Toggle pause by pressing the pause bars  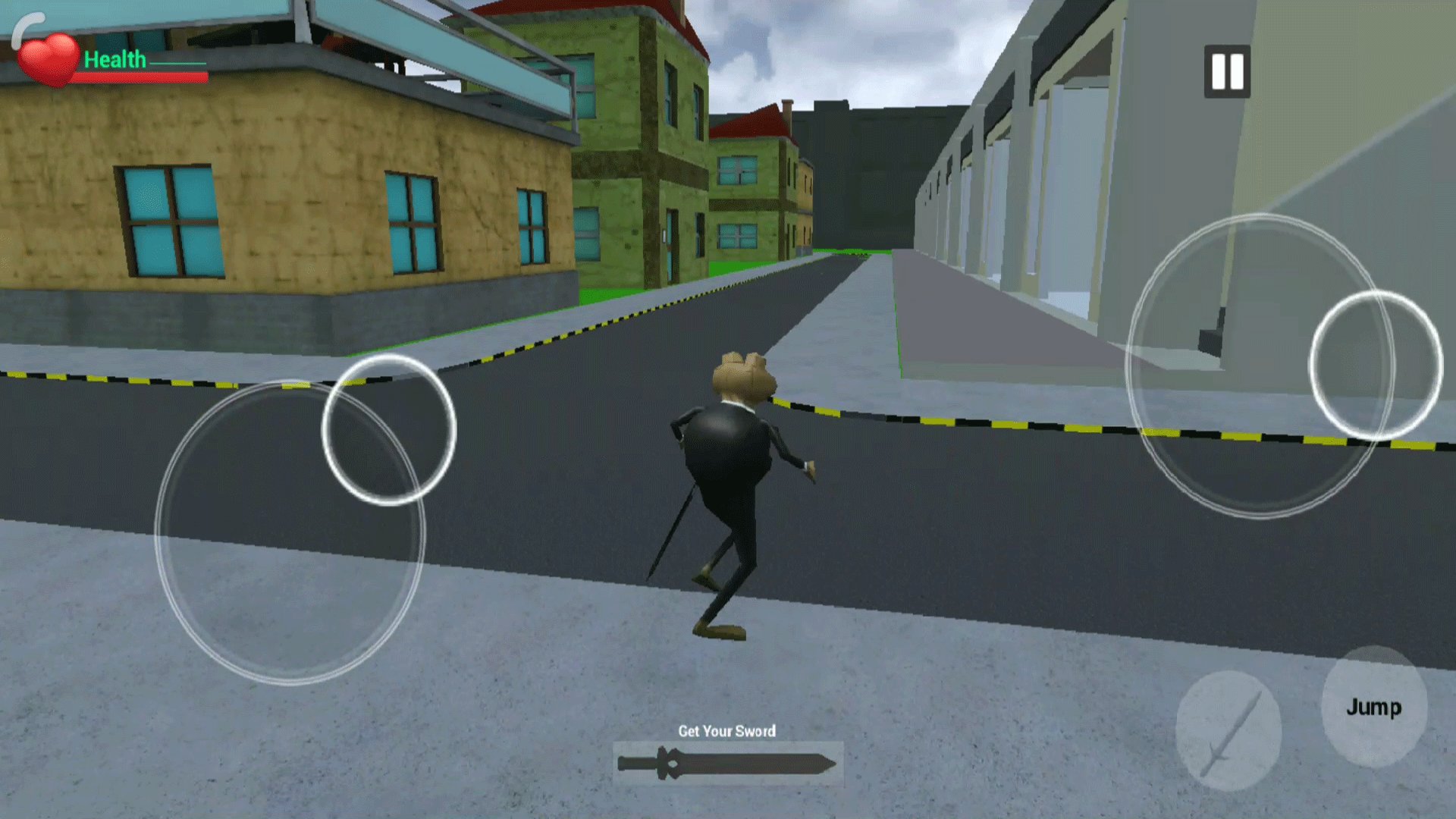tap(1226, 71)
